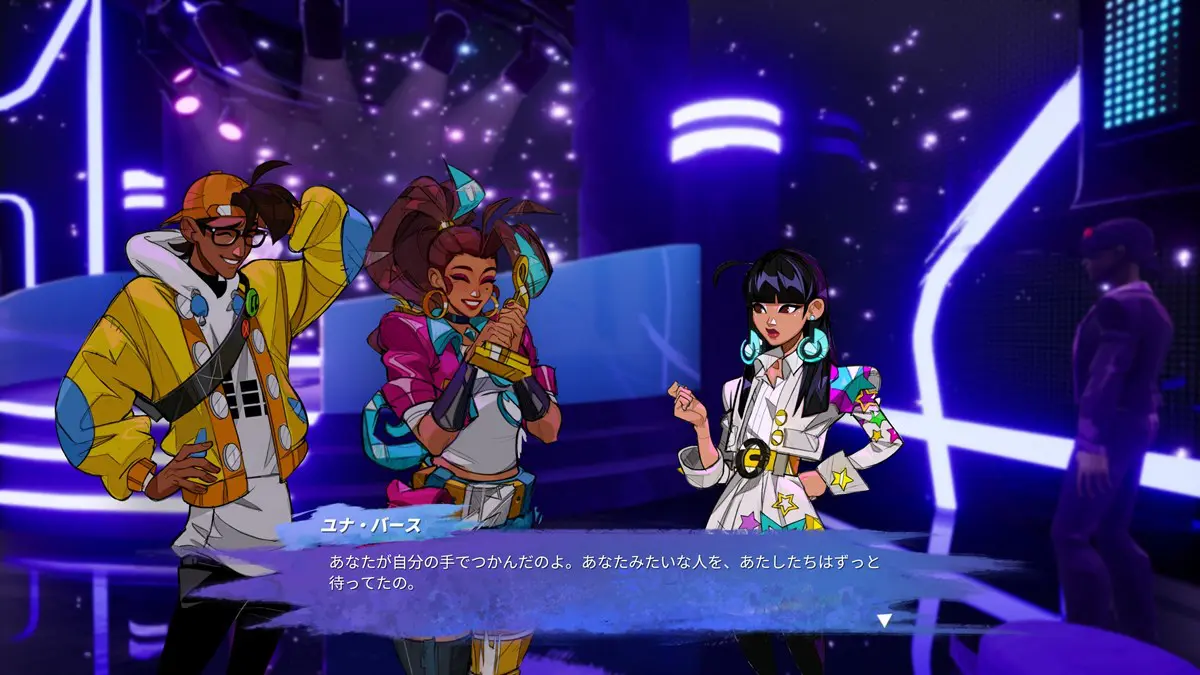The width and height of the screenshot is (1200, 675).
Task: Advance dialogue with the white arrow indicator
Action: (883, 621)
